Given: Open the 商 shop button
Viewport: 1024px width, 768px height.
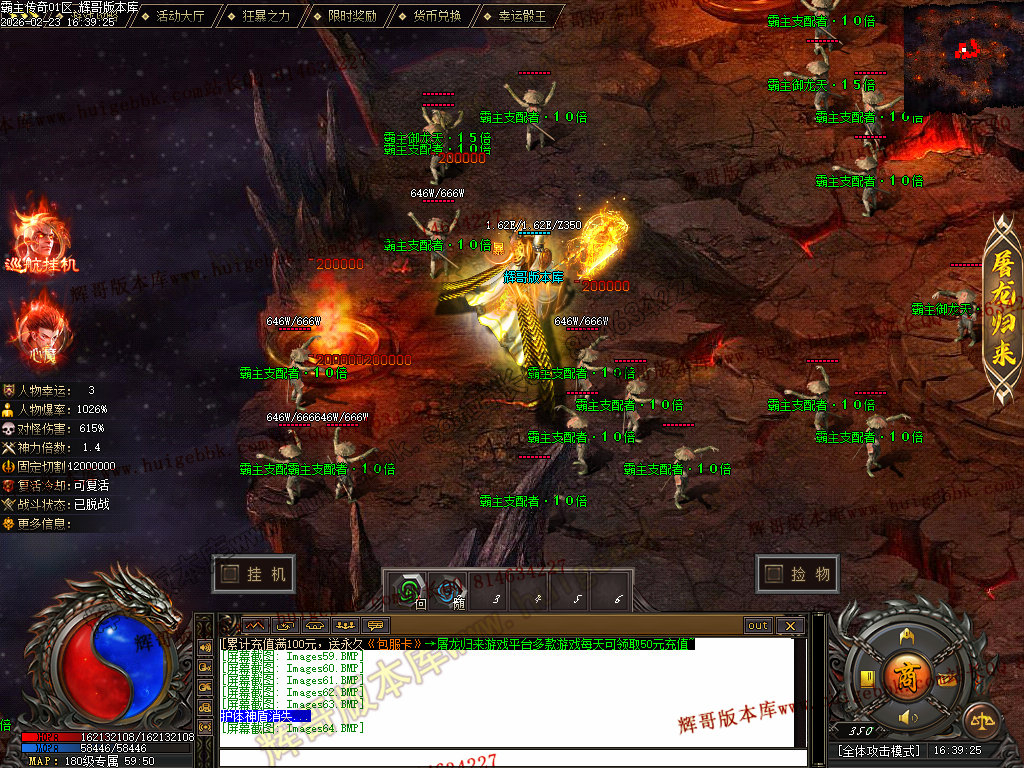Looking at the screenshot, I should (x=907, y=673).
